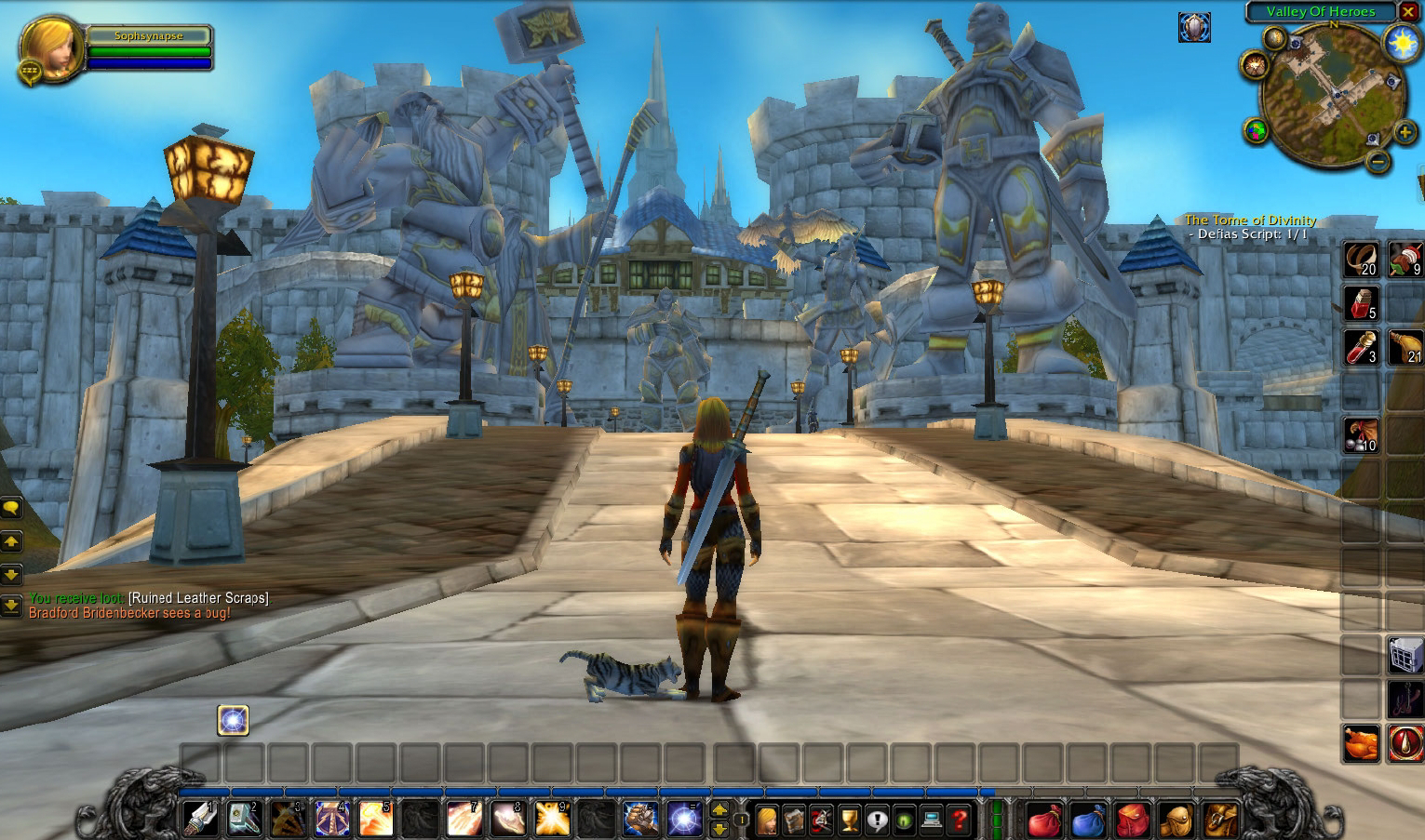Zoom in the minimap with plus button
1425x840 pixels.
(1405, 134)
